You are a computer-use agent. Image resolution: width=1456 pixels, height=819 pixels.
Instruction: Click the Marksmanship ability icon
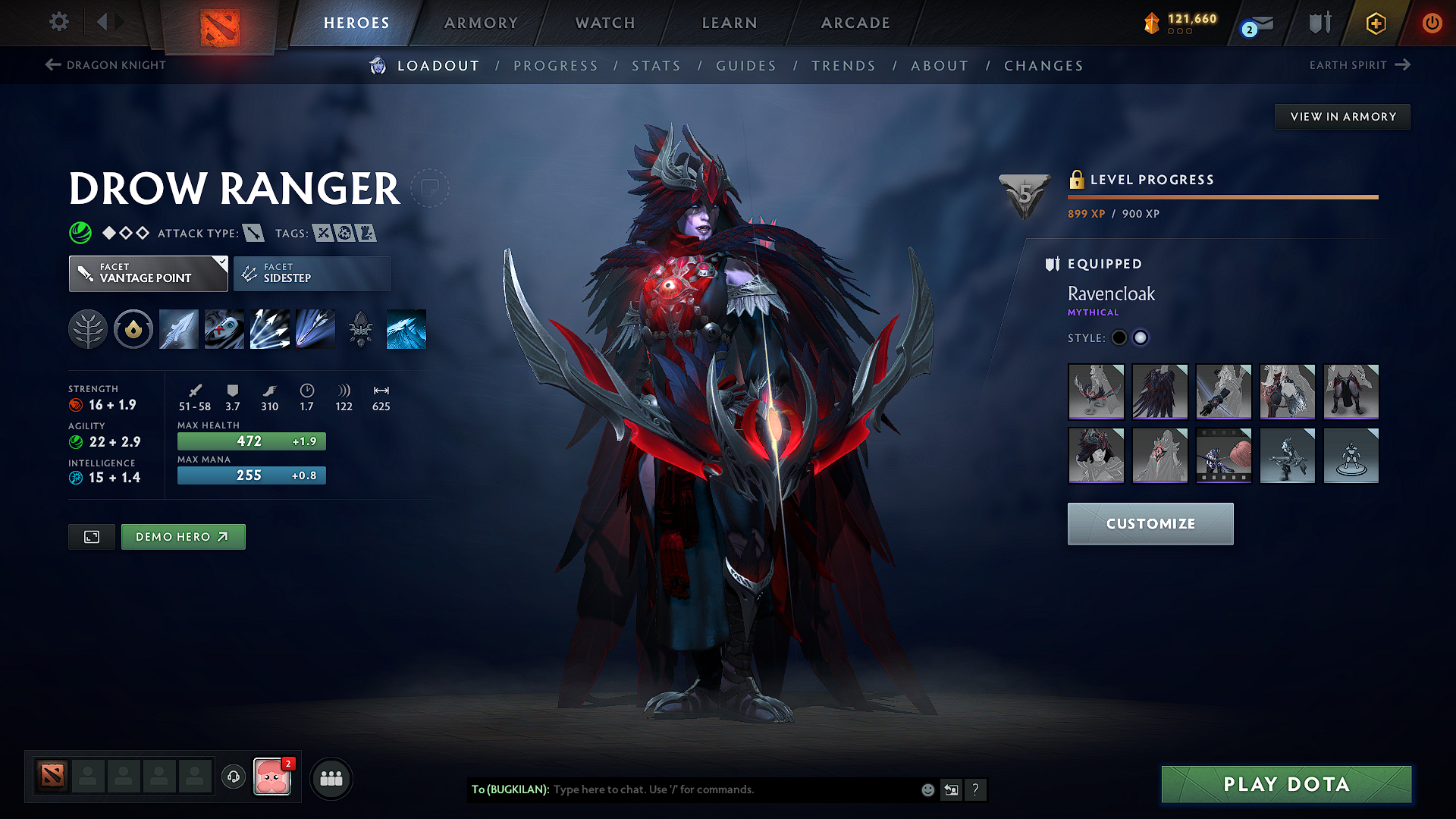[x=315, y=328]
